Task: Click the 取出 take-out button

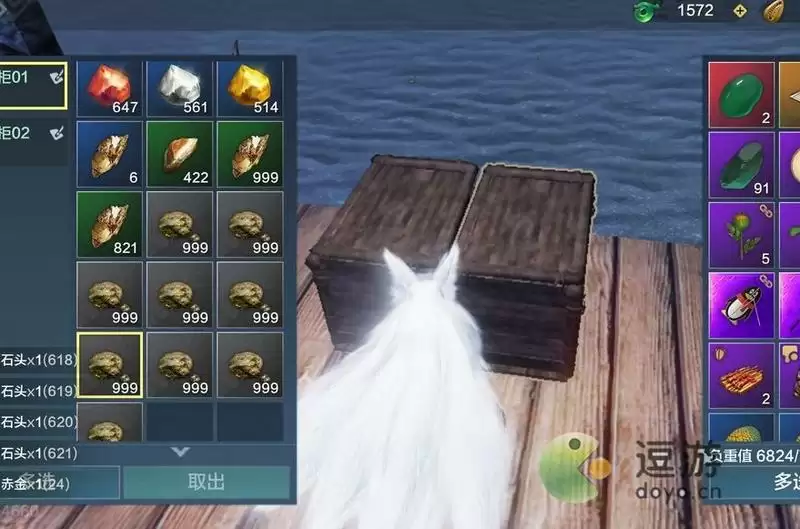Action: click(206, 482)
